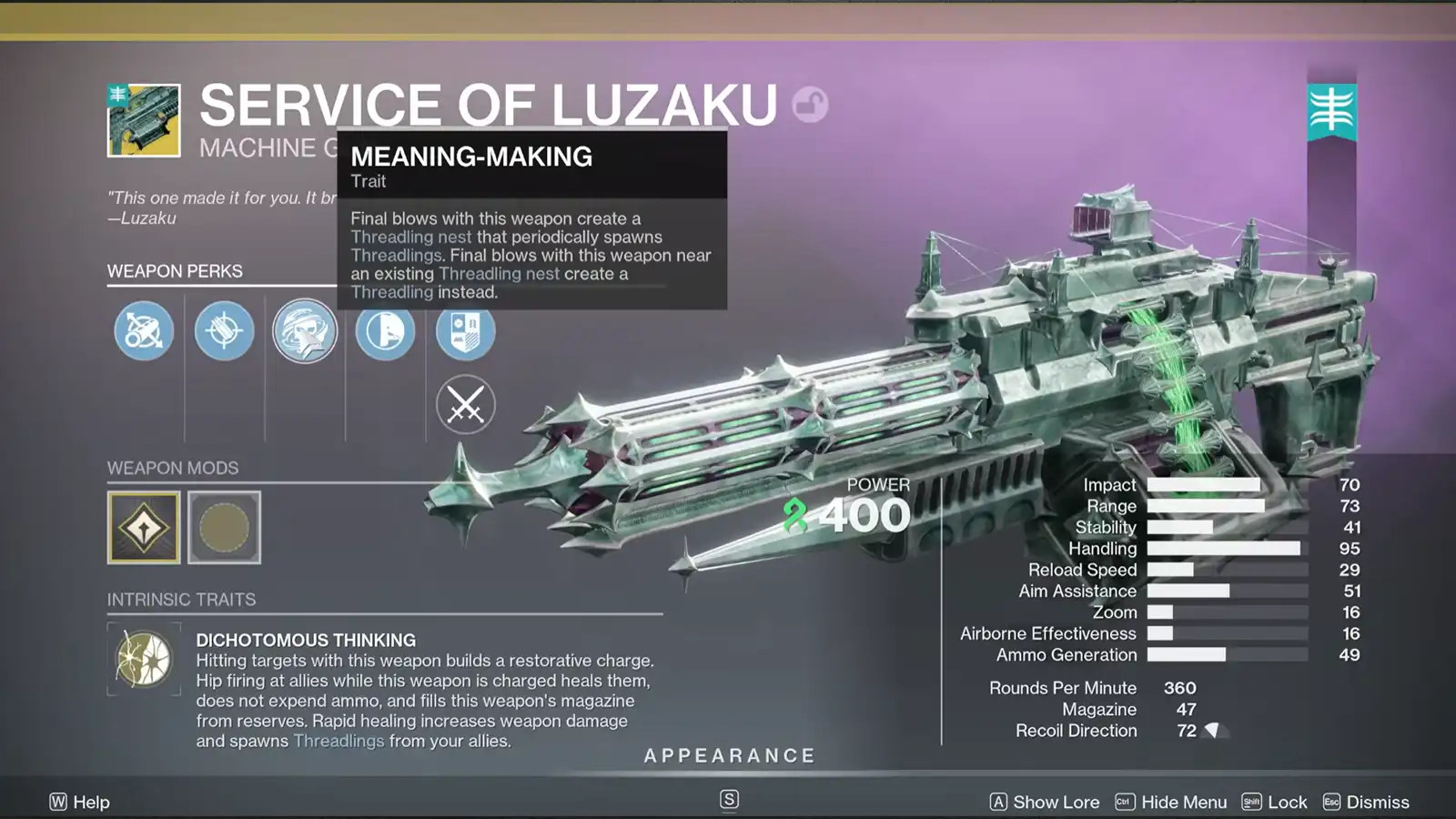Click the crossed swords perk icon
The image size is (1456, 819).
(x=465, y=403)
